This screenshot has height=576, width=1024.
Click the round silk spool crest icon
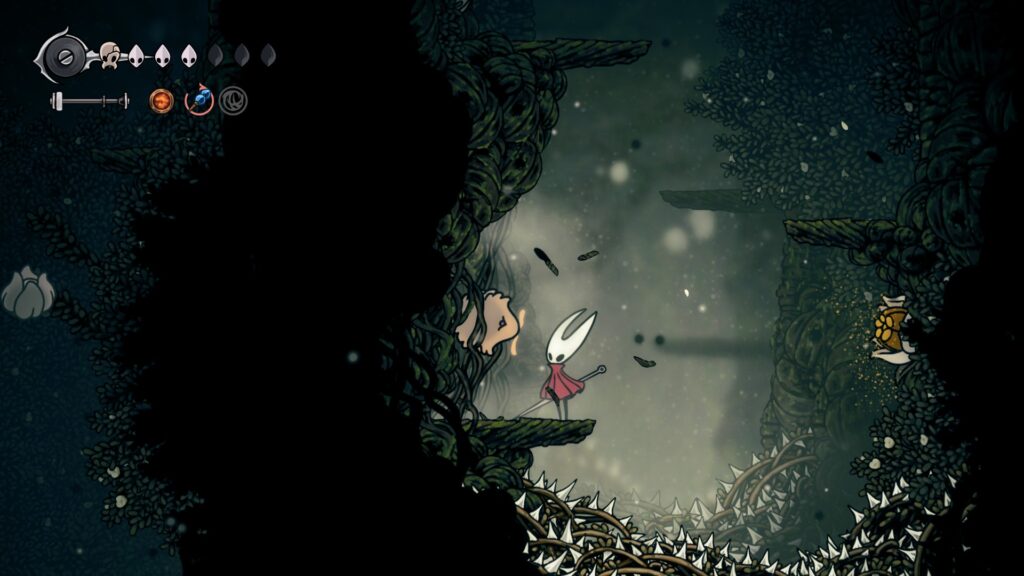(x=66, y=54)
